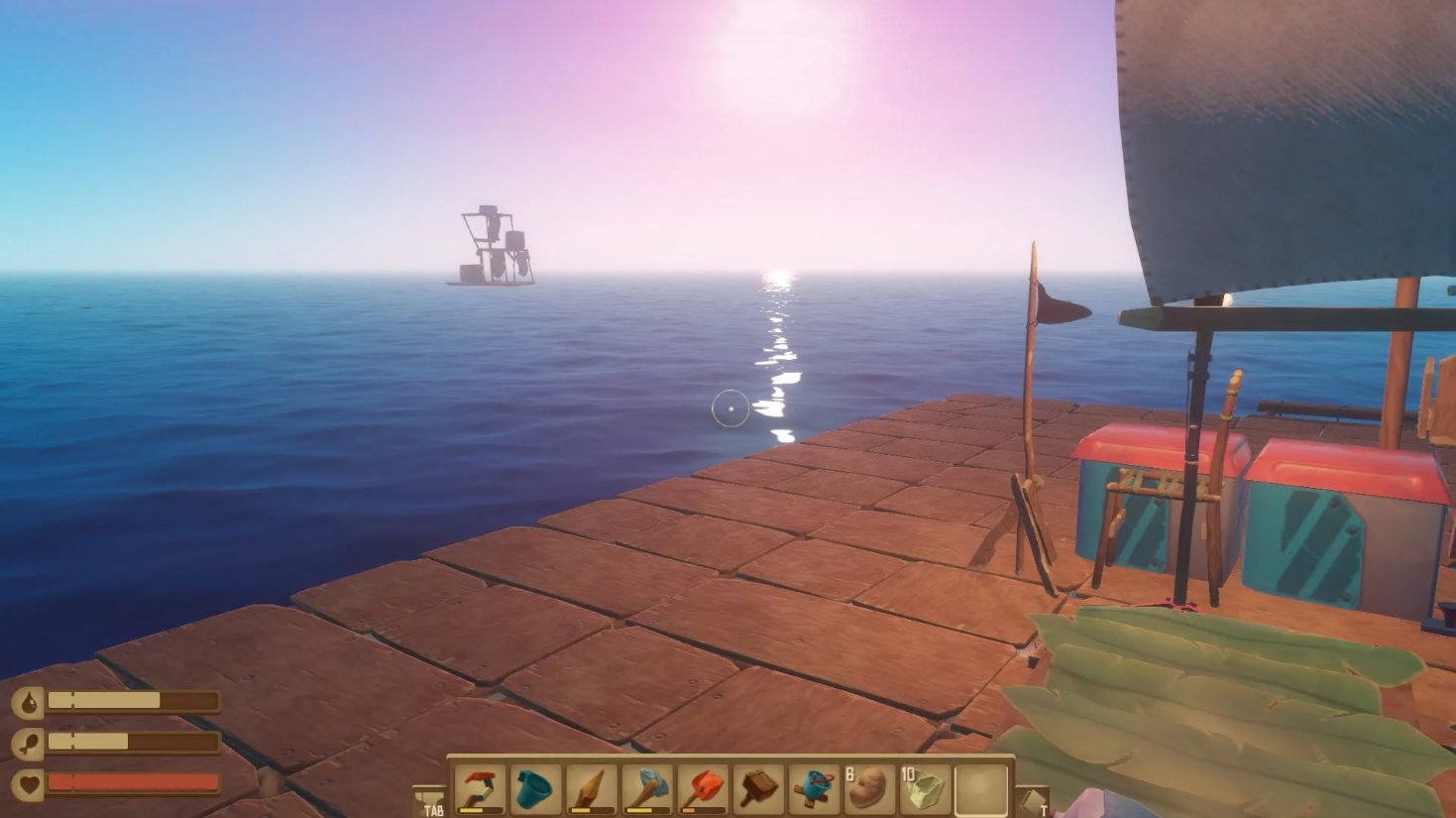Select the orange shovel in the hotbar
Image resolution: width=1456 pixels, height=818 pixels.
[704, 788]
